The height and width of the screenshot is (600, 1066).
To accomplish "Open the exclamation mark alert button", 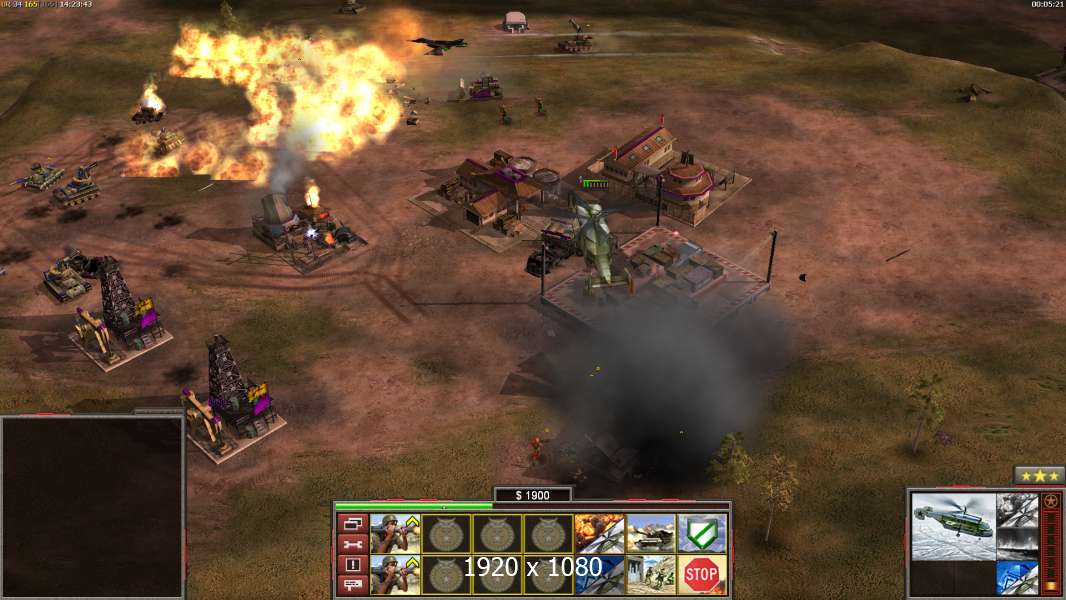I will click(x=351, y=565).
